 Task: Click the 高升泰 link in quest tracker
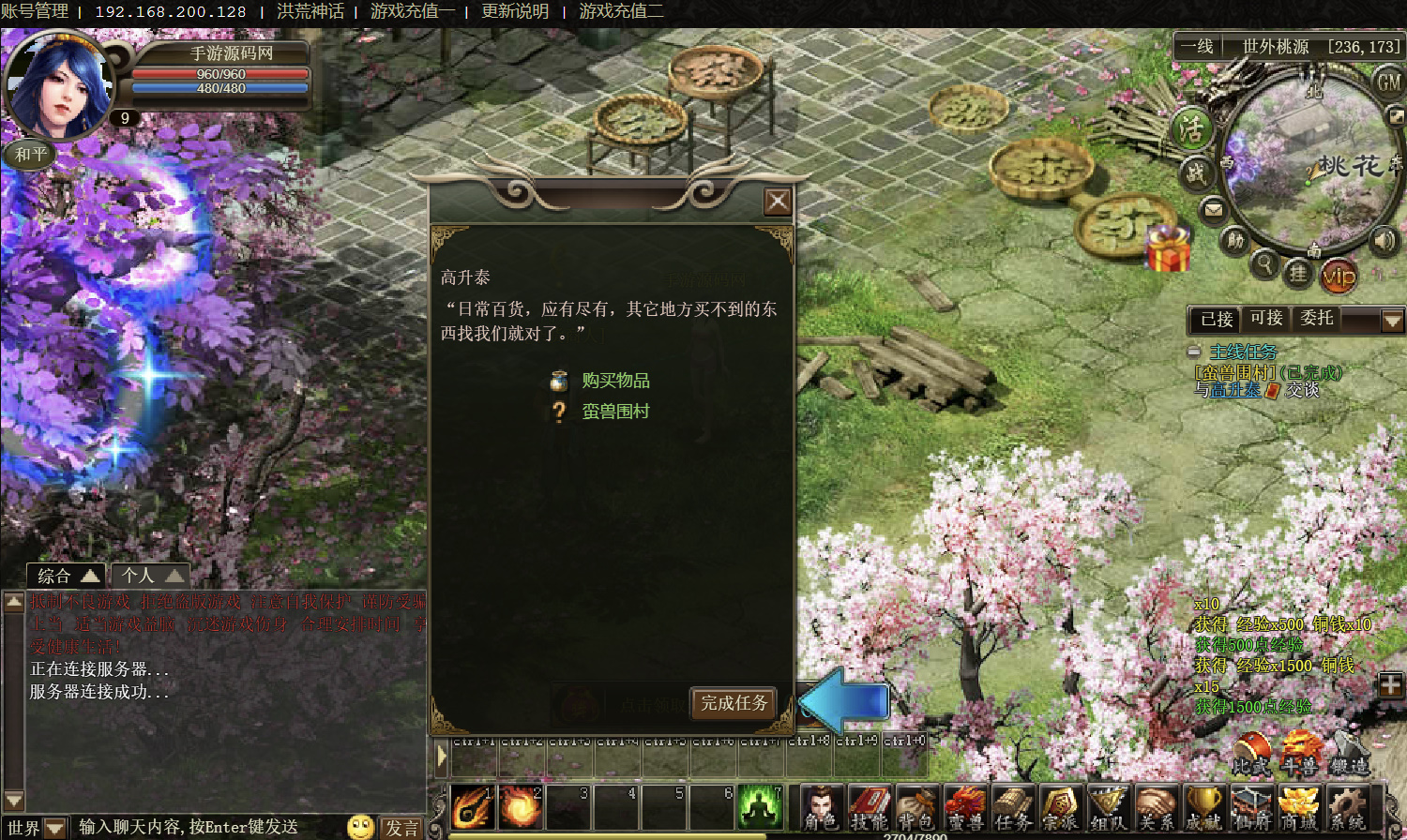pos(1235,390)
